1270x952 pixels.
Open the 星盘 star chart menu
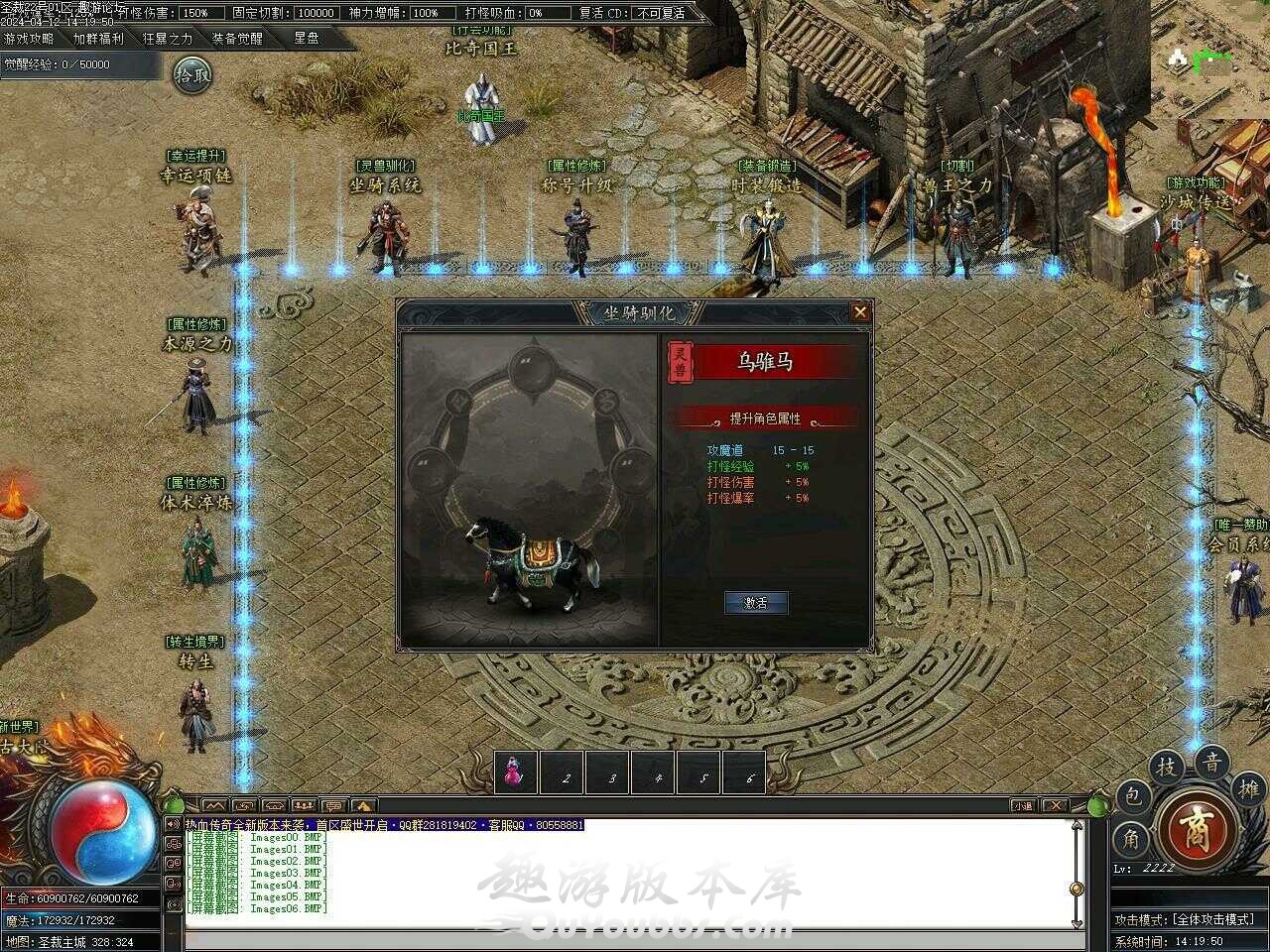(x=307, y=39)
